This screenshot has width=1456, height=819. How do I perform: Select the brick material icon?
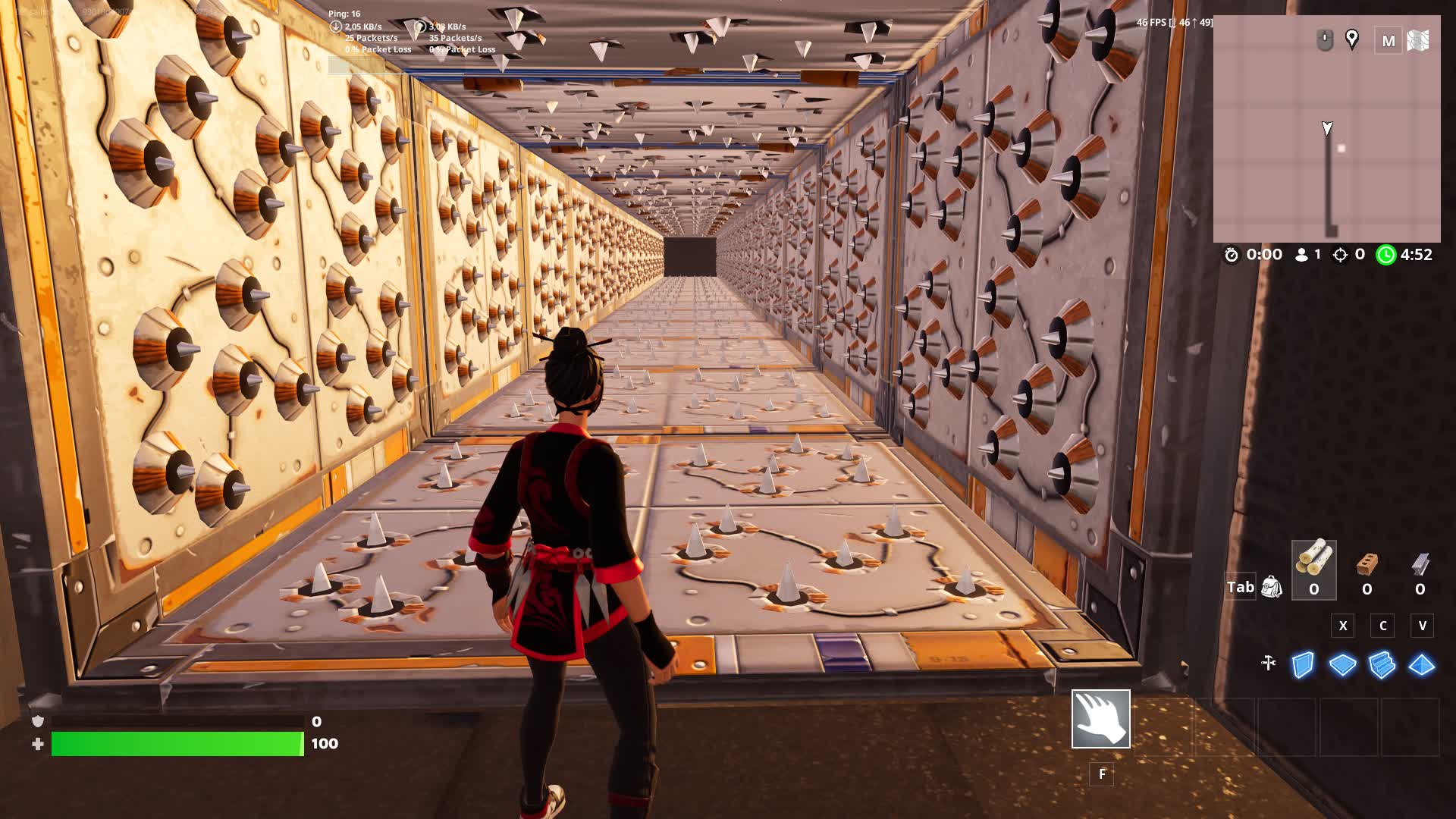click(x=1367, y=565)
